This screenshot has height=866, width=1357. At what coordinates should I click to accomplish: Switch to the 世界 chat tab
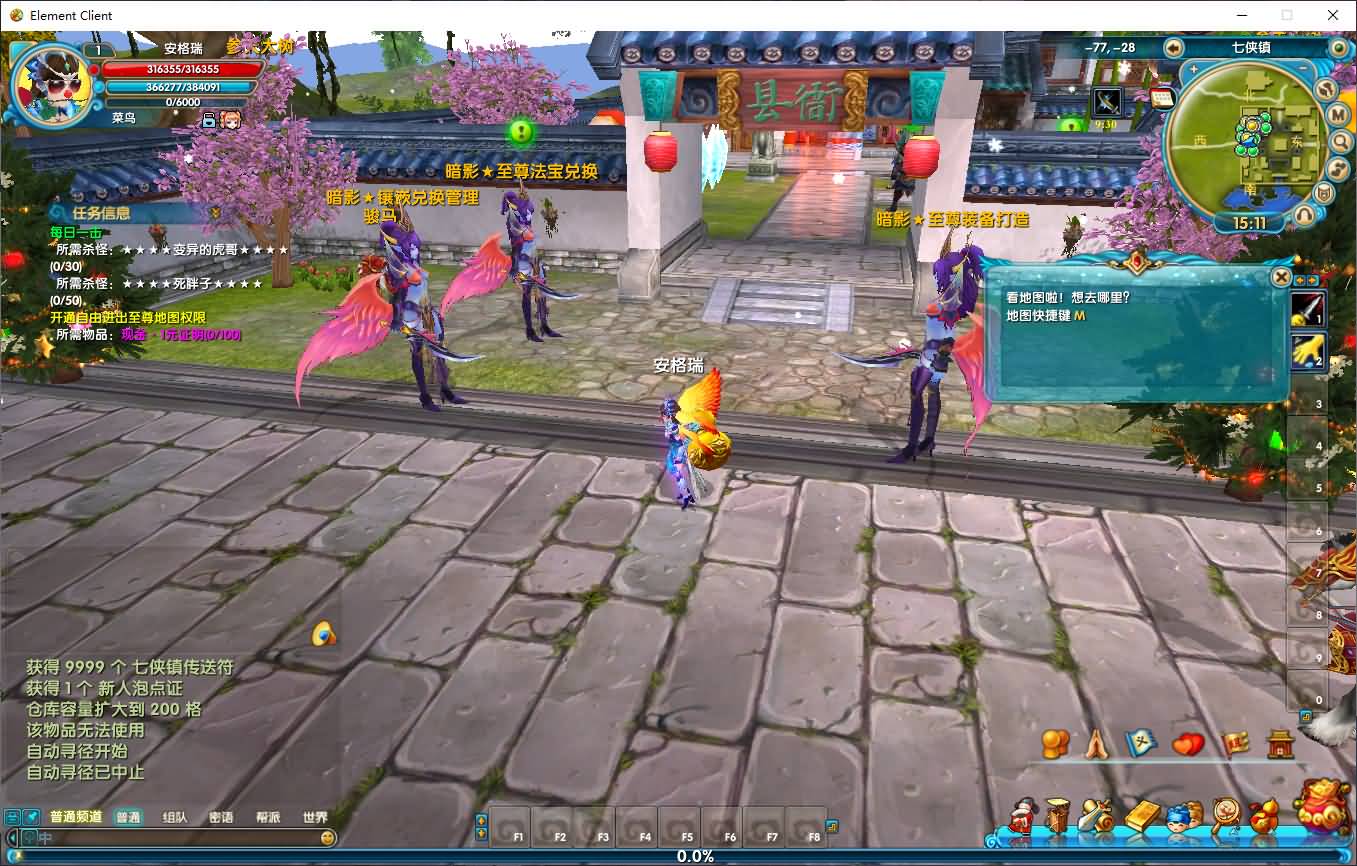click(x=315, y=816)
